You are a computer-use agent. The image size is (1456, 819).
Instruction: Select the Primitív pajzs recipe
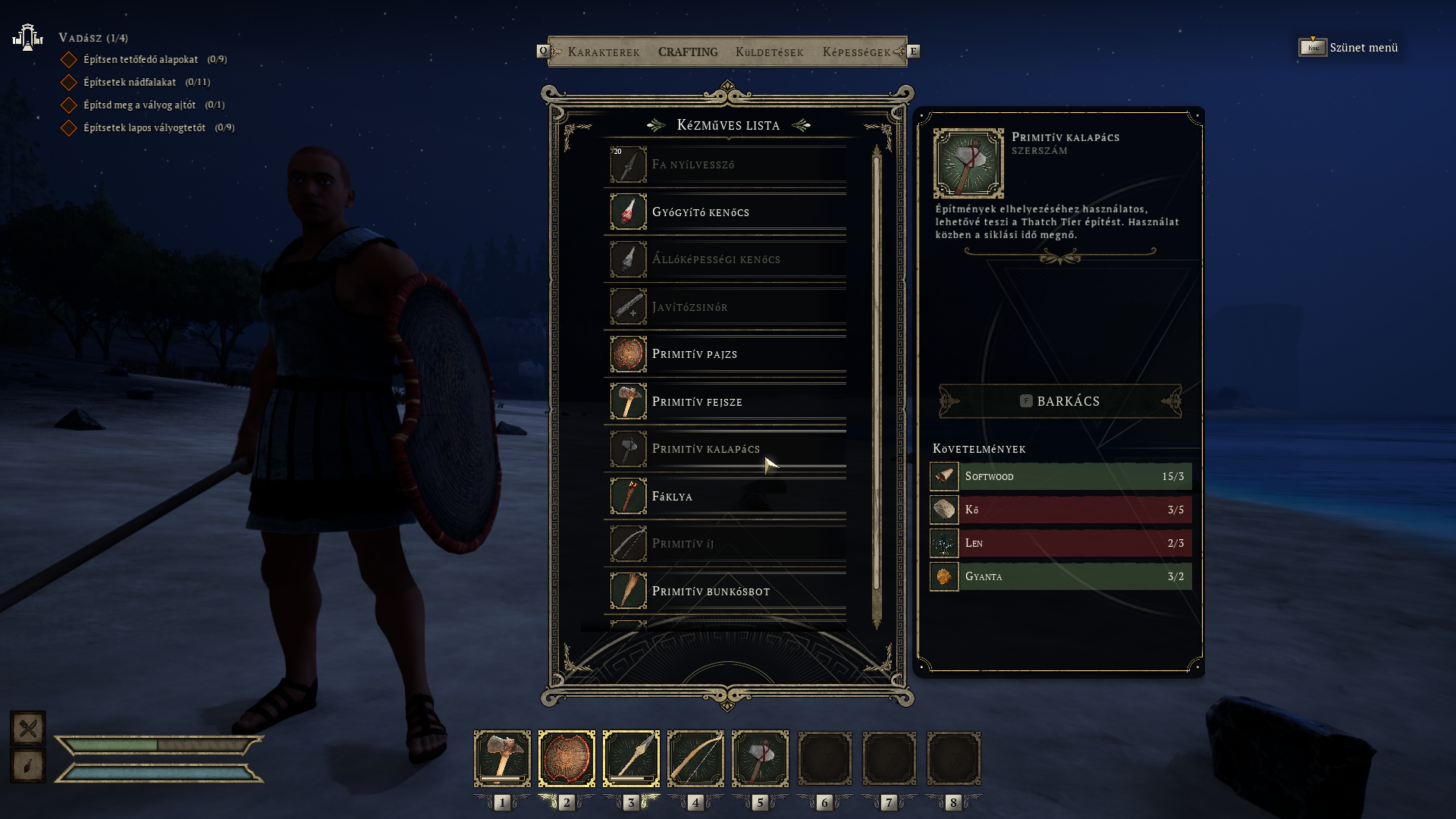[x=726, y=354]
